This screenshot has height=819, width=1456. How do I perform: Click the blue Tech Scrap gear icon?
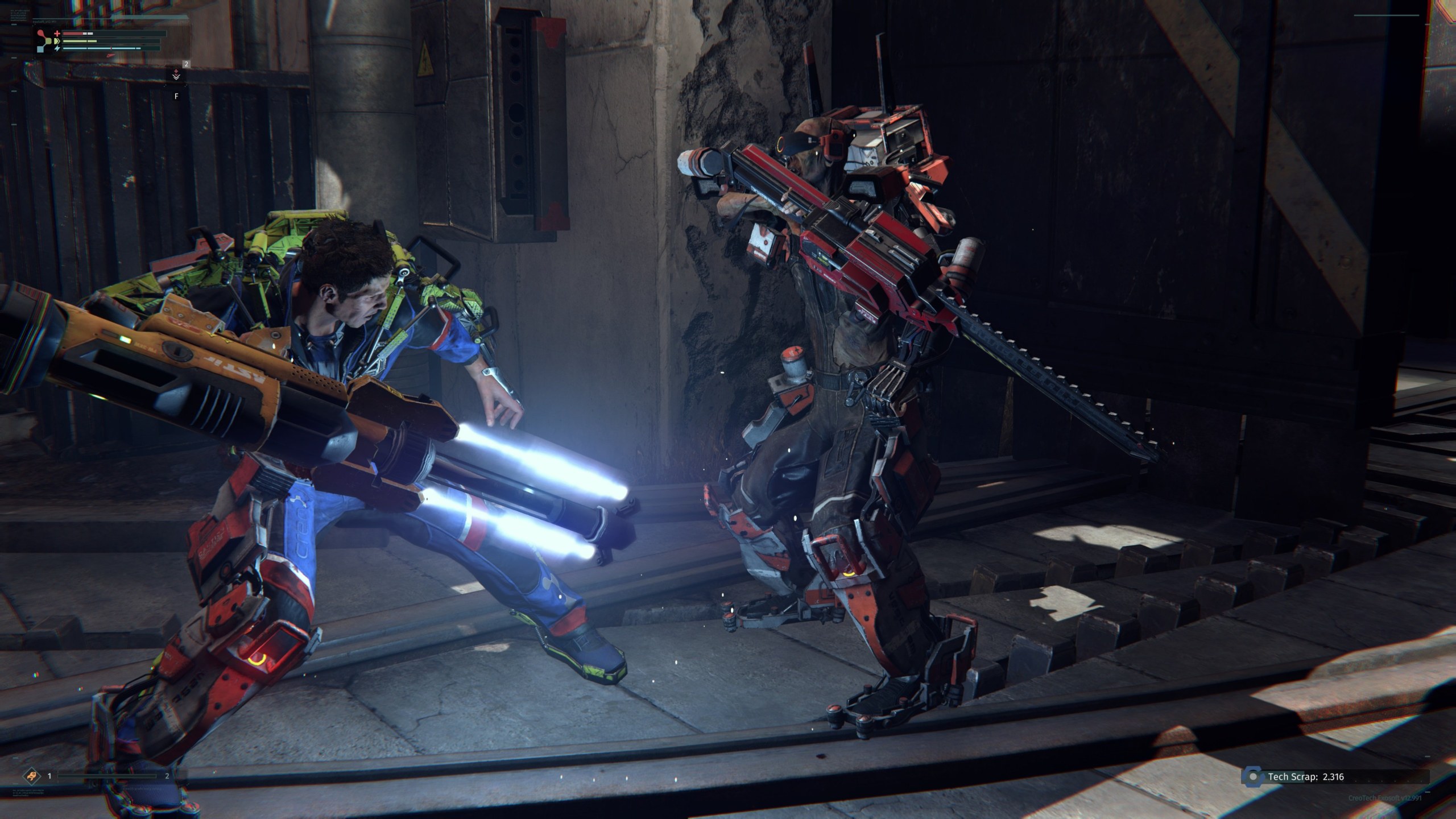coord(1253,777)
